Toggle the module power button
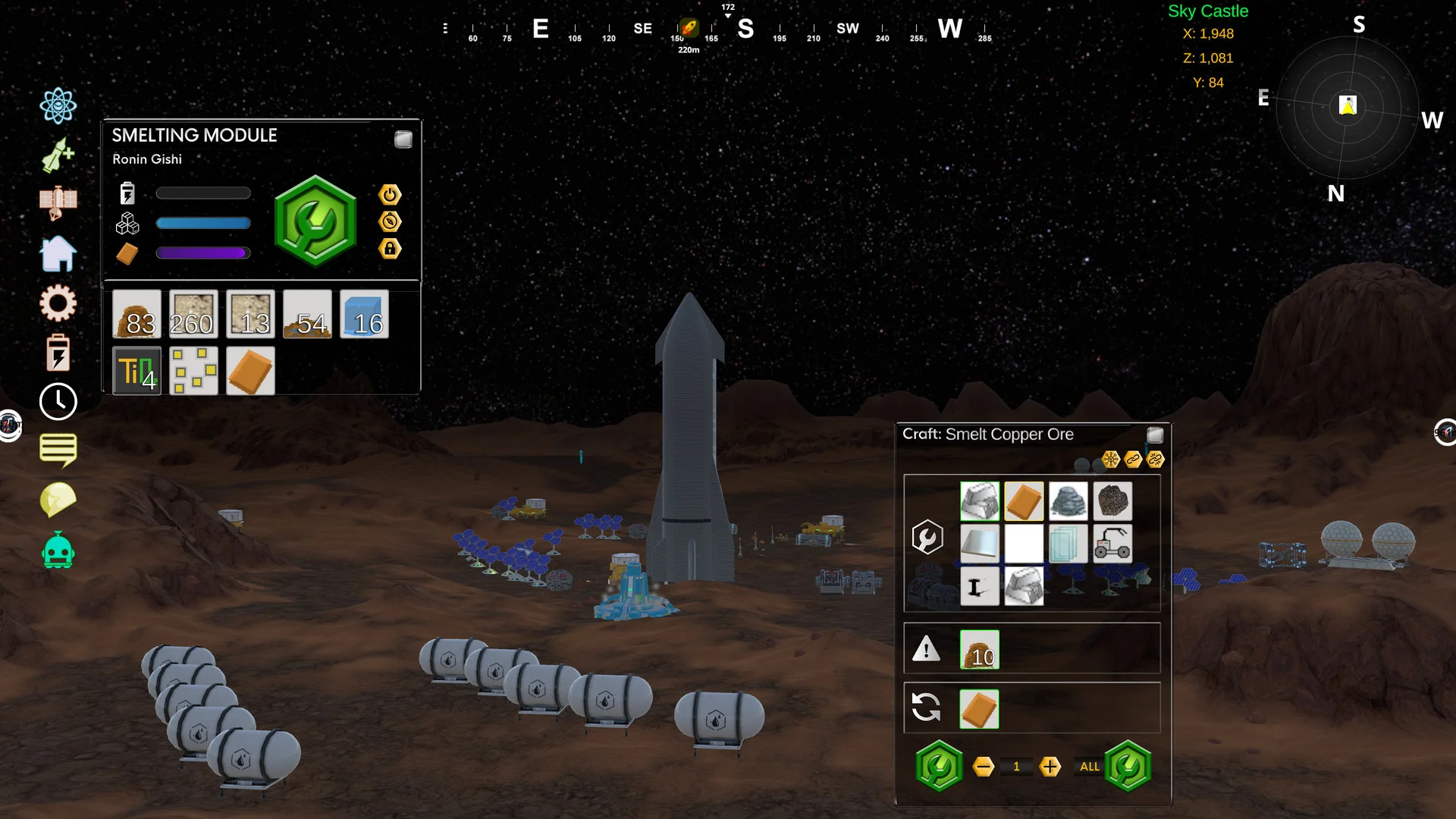The image size is (1456, 819). tap(390, 195)
